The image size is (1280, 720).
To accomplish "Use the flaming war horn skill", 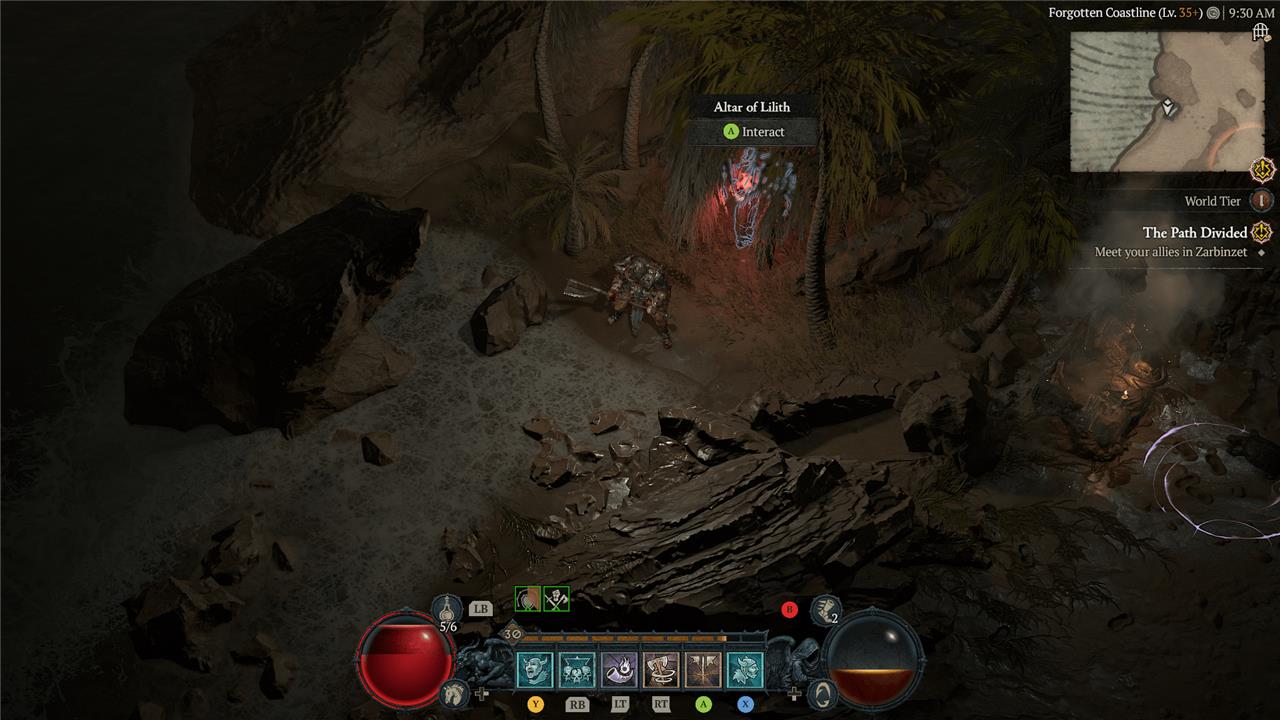I will [x=619, y=670].
